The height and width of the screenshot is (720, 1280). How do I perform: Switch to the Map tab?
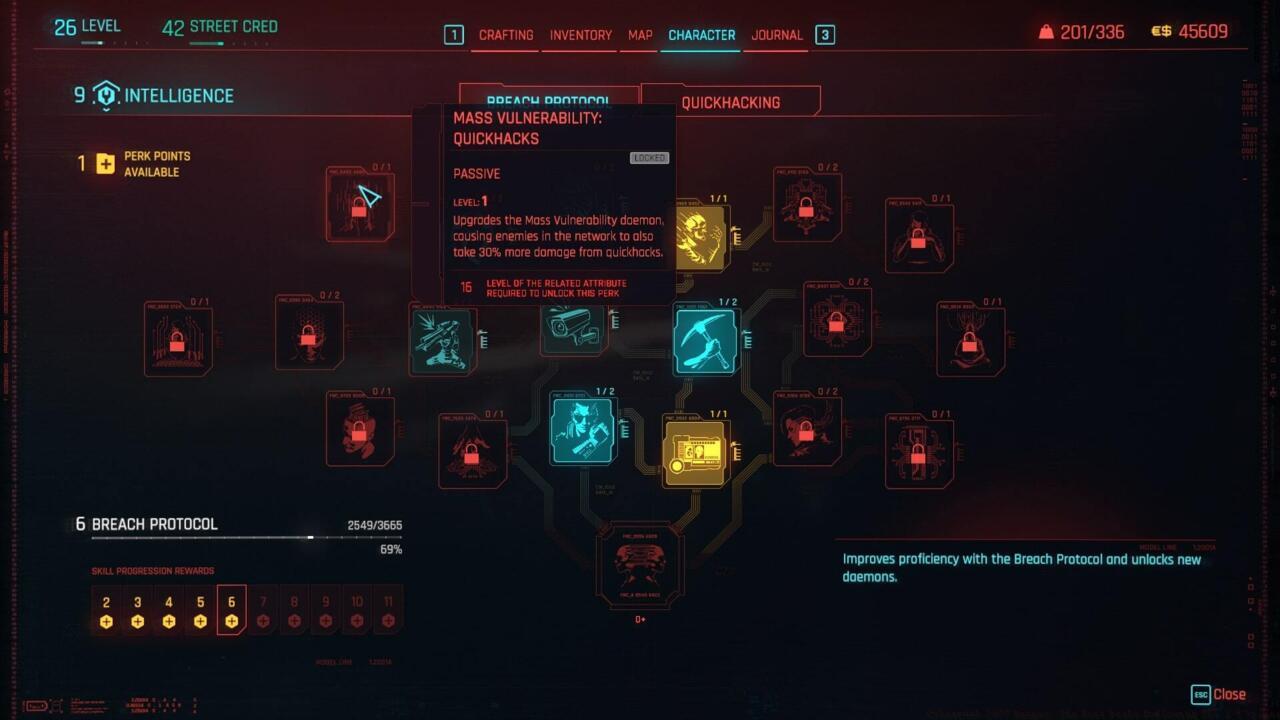[639, 35]
